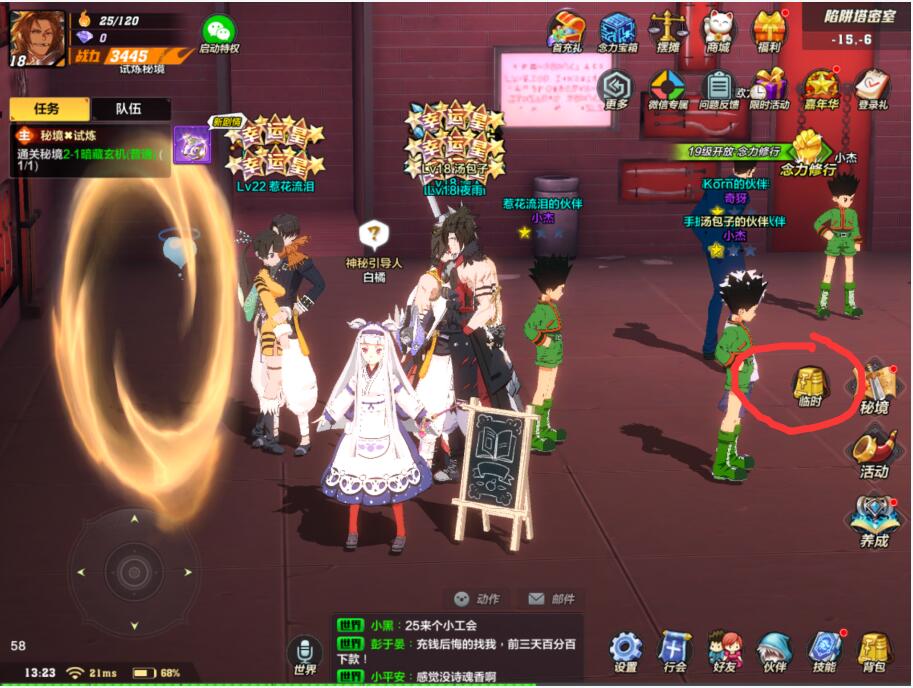The height and width of the screenshot is (688, 913).
Task: Tap the 启动特权 WeChat privilege icon
Action: pos(219,35)
